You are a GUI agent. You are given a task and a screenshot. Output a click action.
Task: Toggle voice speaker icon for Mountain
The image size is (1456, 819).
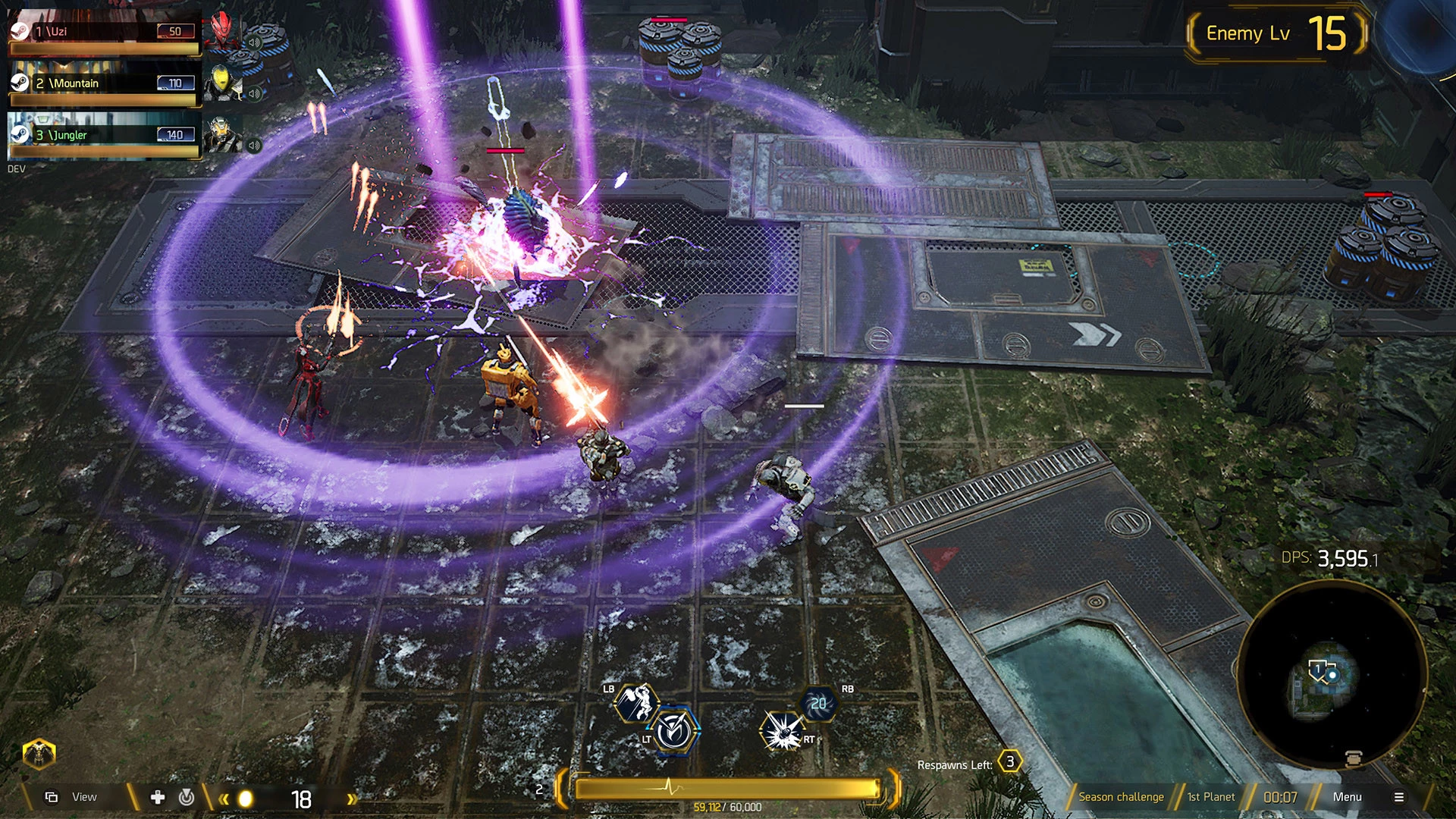255,94
